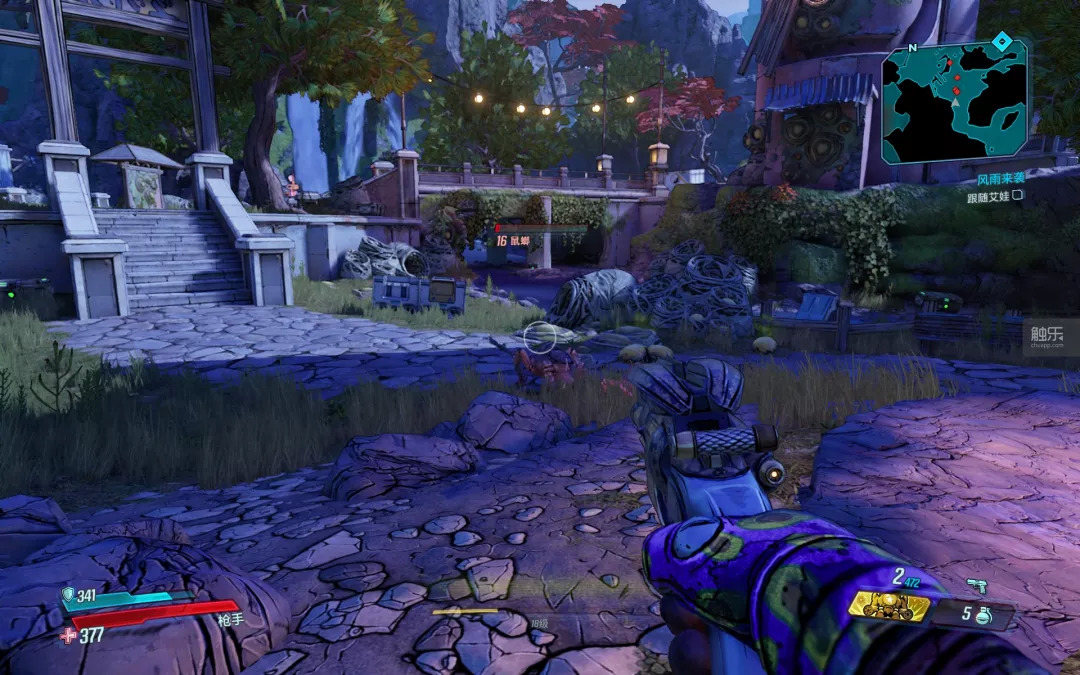Viewport: 1080px width, 675px height.
Task: Click the shield icon beside 341
Action: [68, 595]
